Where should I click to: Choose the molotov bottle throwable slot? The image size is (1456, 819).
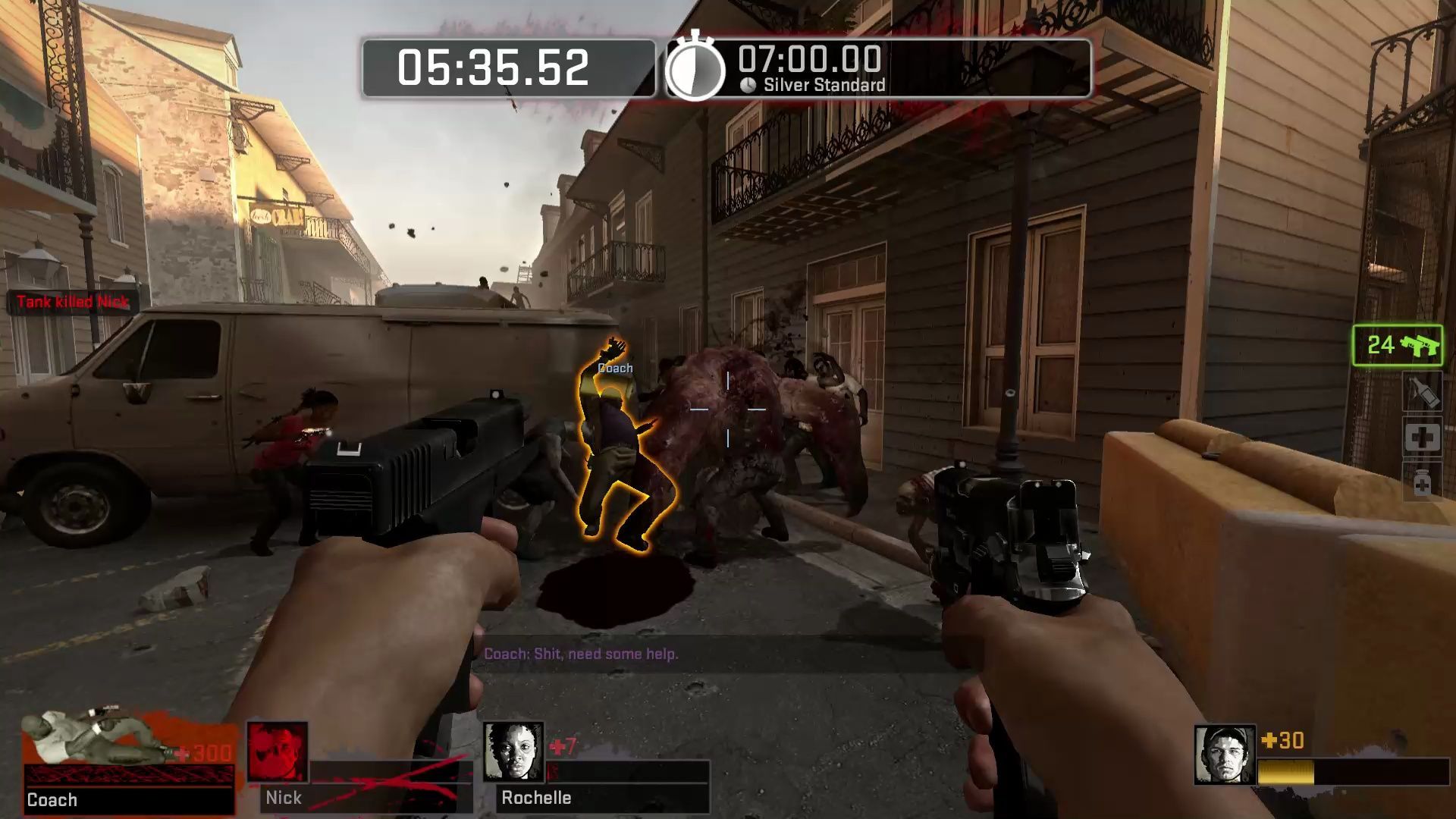point(1422,393)
